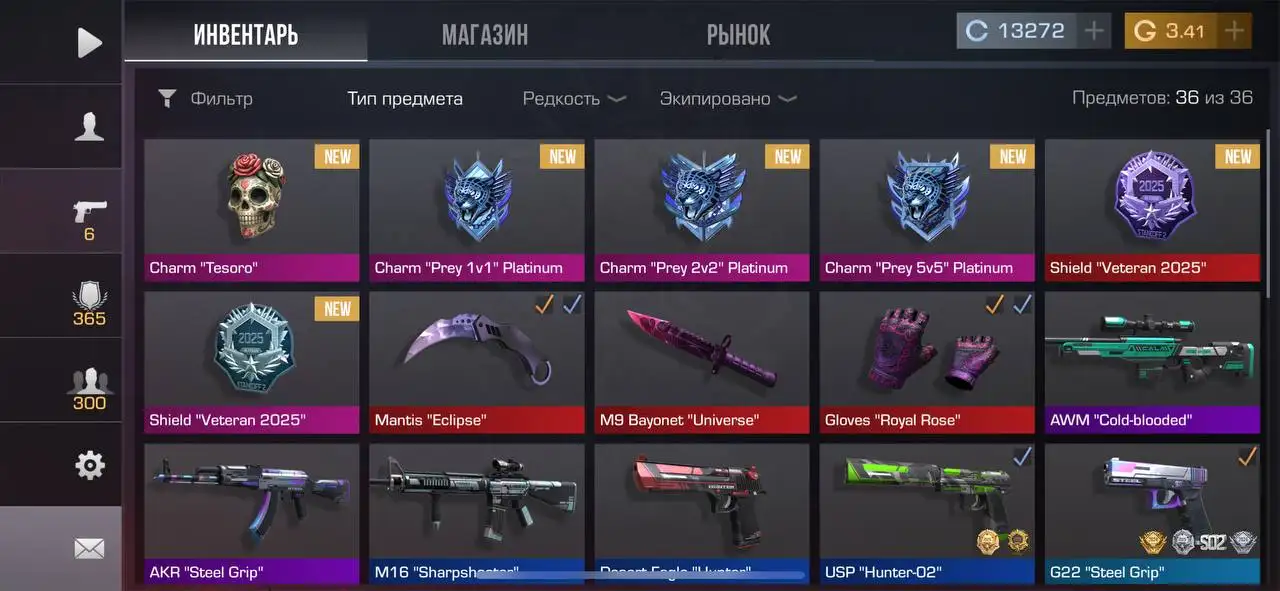The image size is (1280, 591).
Task: Open the player profile icon
Action: click(x=89, y=126)
